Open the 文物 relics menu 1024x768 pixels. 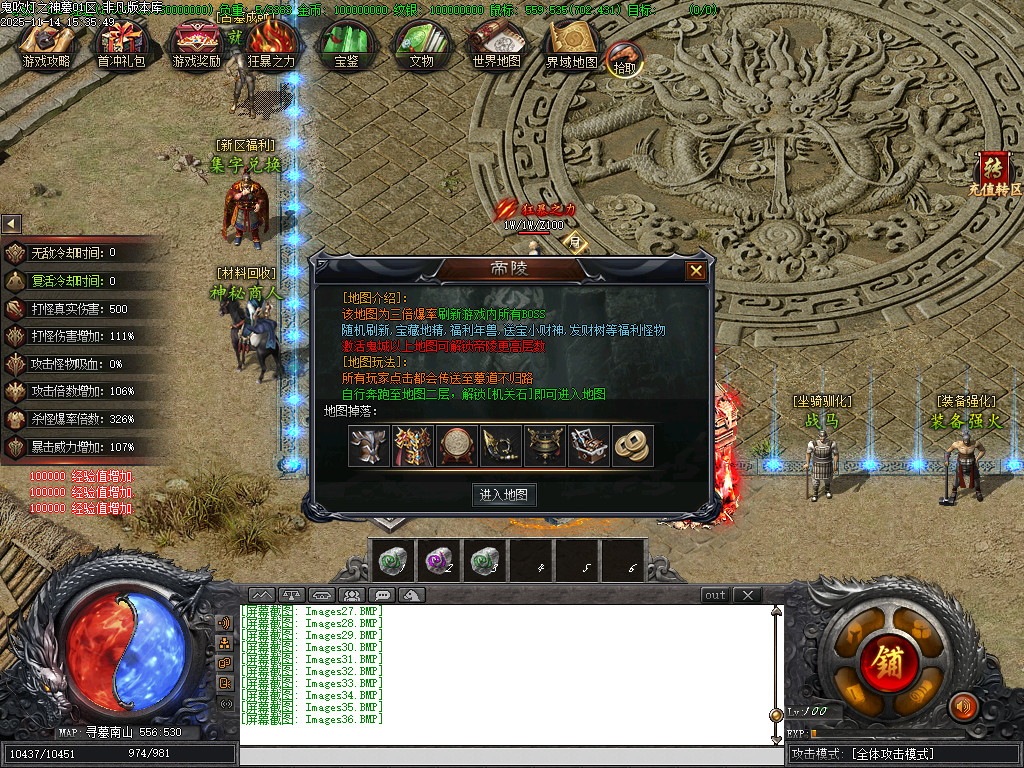[x=421, y=45]
